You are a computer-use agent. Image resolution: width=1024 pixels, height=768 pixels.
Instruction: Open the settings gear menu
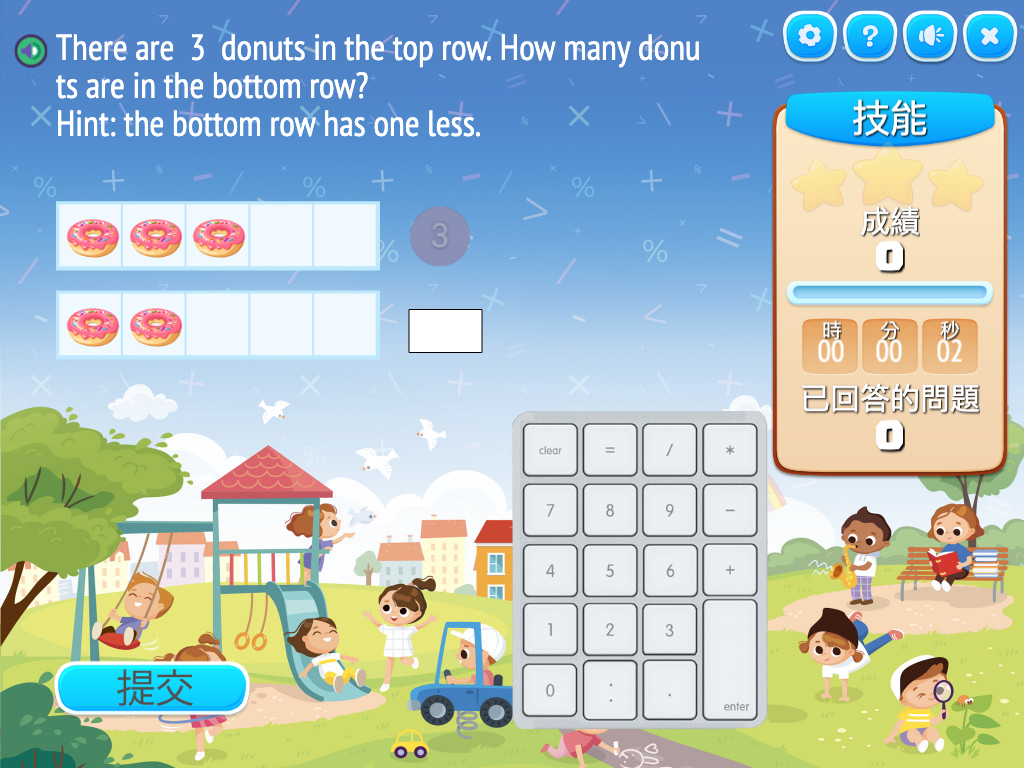(810, 37)
